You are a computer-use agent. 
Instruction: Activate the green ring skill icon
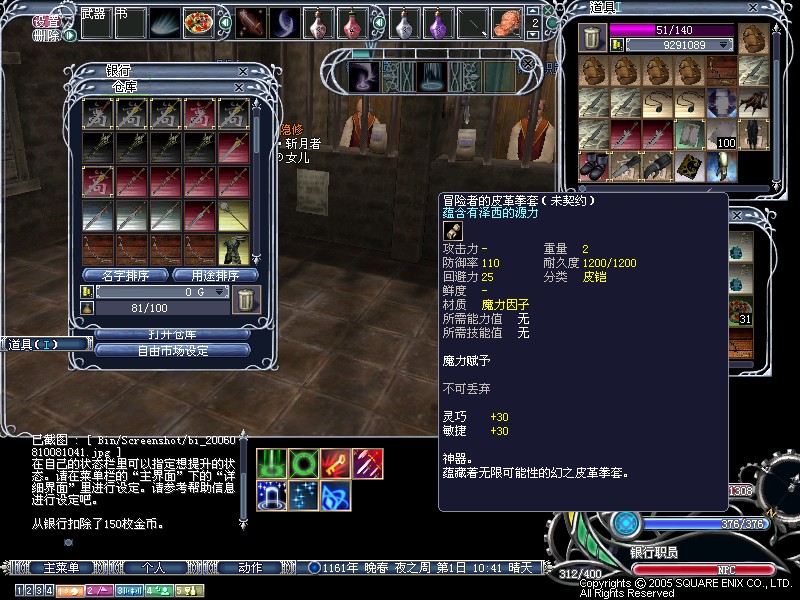(x=304, y=463)
